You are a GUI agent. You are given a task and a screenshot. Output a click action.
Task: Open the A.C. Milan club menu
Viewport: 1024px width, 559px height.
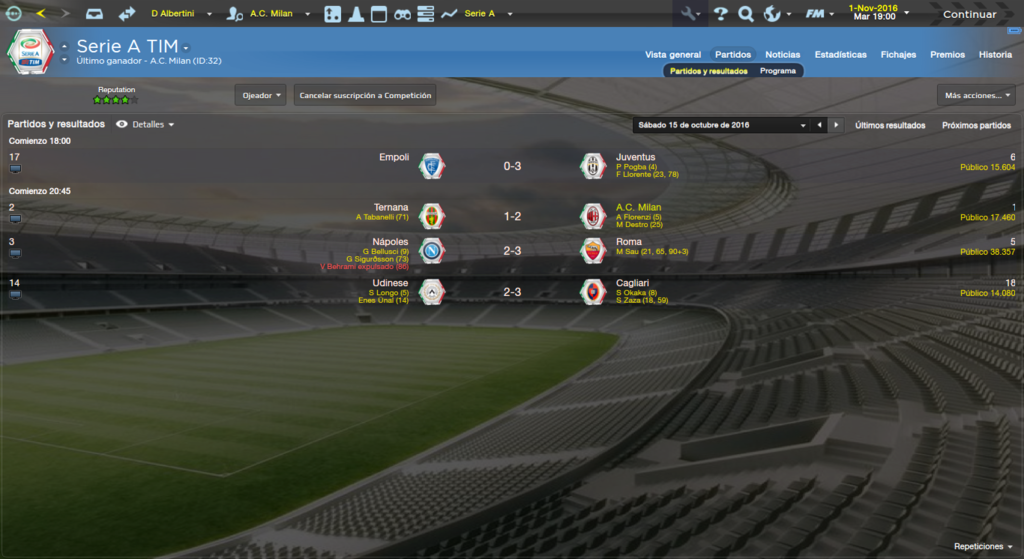coord(270,14)
